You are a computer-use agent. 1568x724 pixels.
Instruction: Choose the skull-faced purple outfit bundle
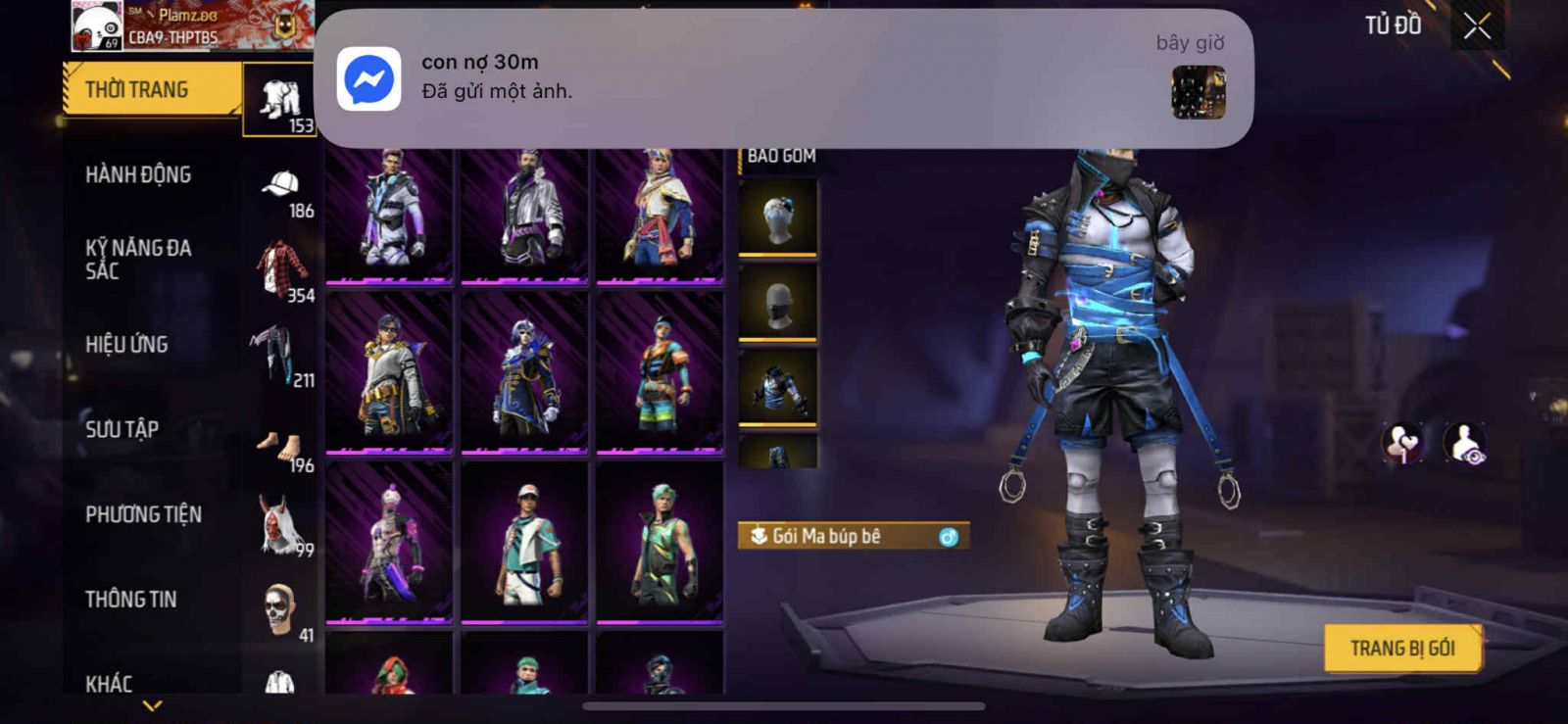[x=525, y=372]
